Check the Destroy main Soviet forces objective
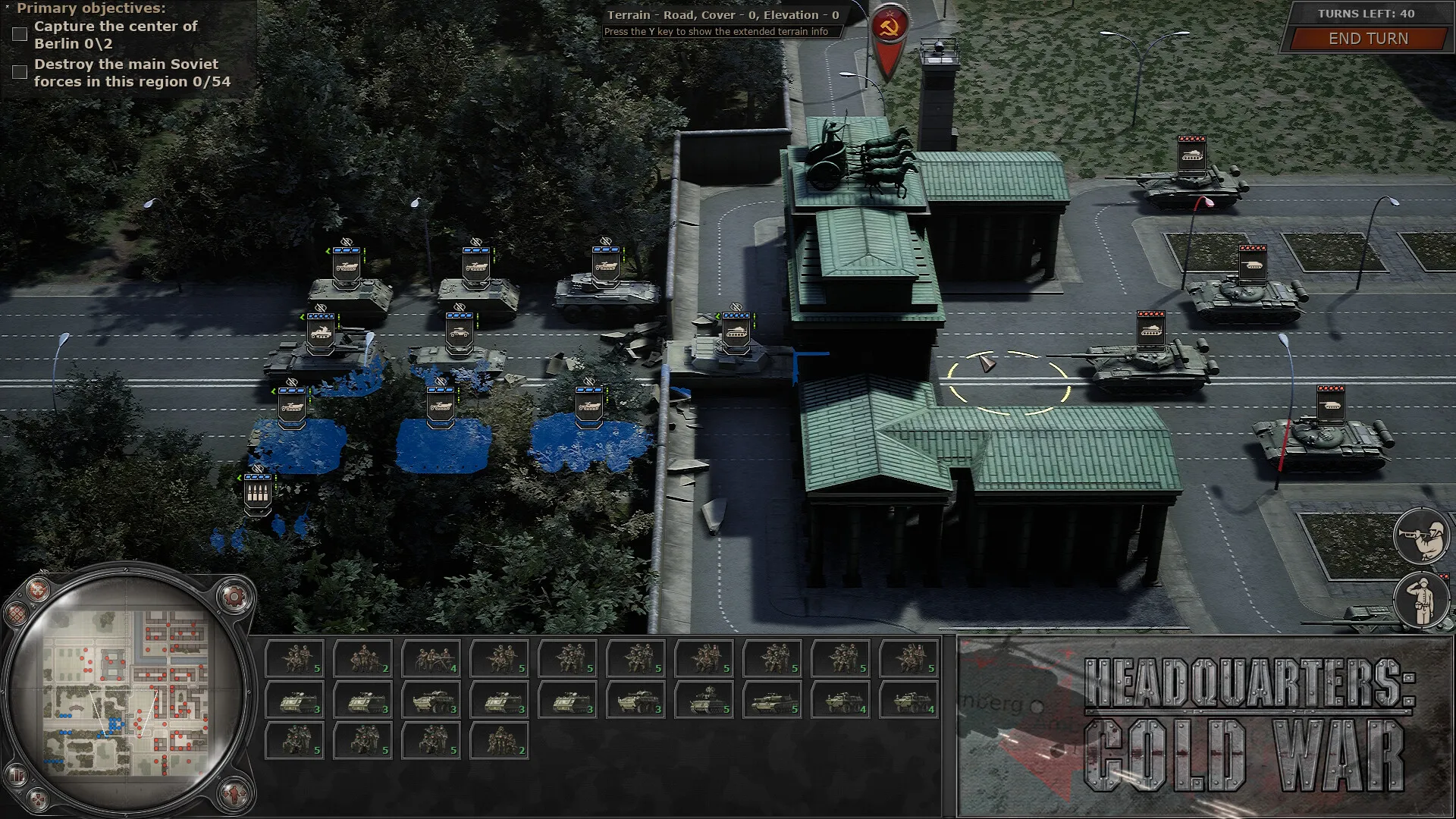 click(x=18, y=72)
